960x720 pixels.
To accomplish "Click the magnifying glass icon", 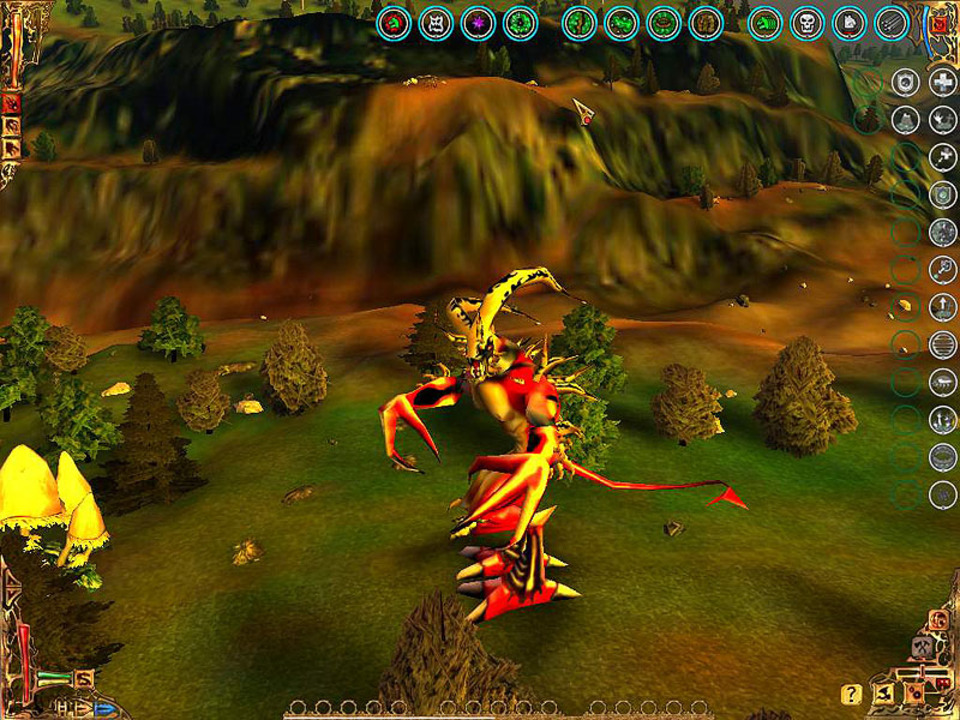I will point(943,270).
